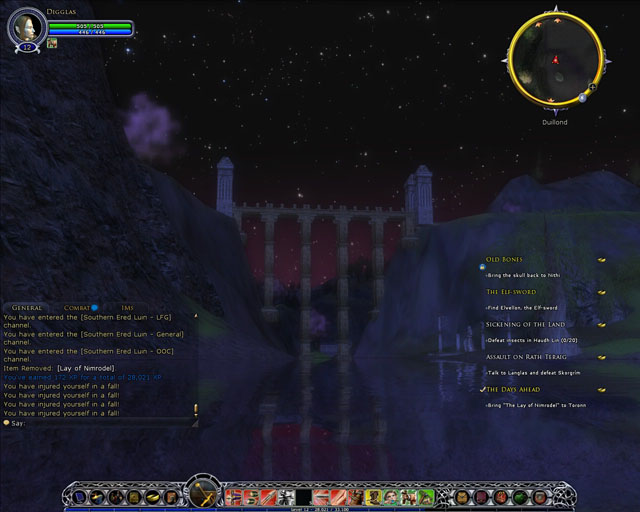Viewport: 640px width, 512px height.
Task: Click the Say chat input field
Action: click(x=100, y=423)
